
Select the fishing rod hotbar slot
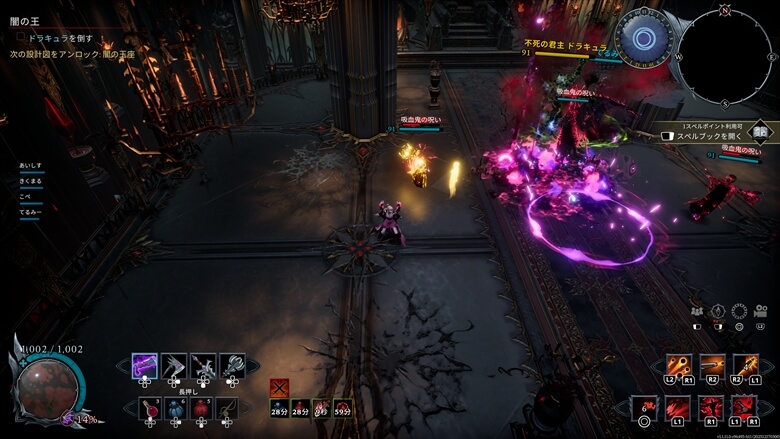pyautogui.click(x=228, y=407)
